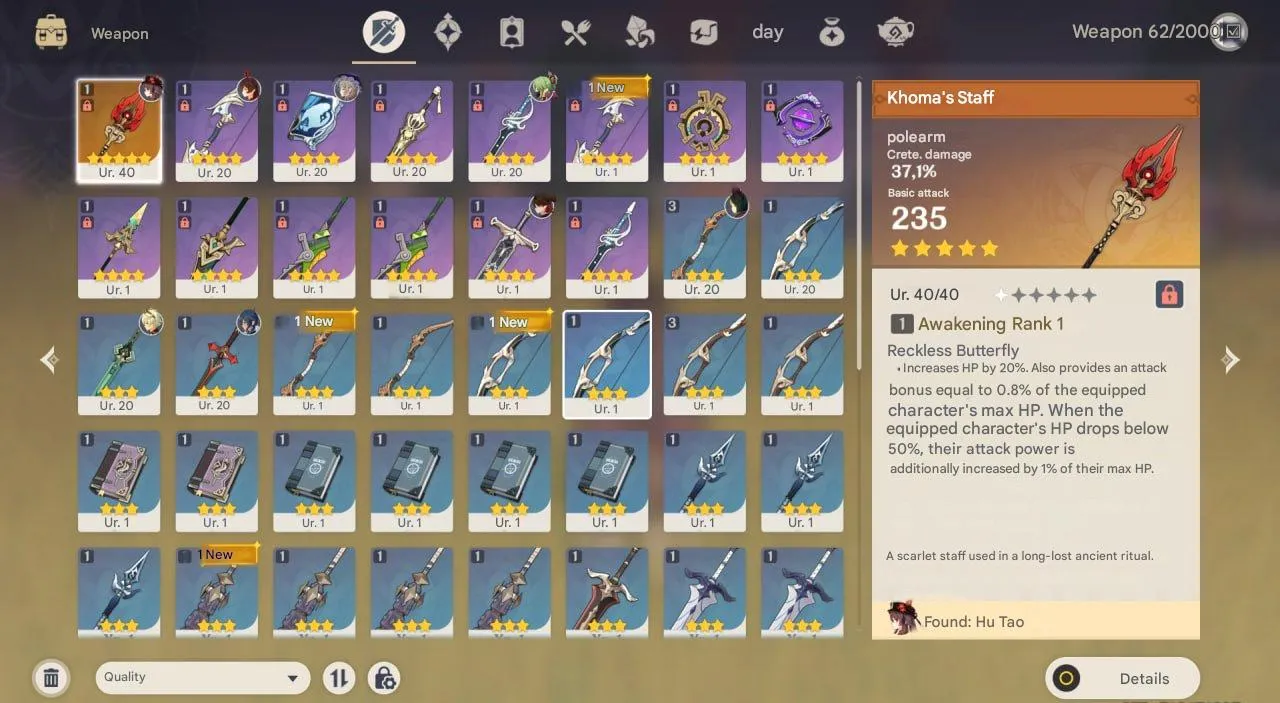Close the inventory with the top-right button
Viewport: 1280px width, 703px height.
tap(1228, 32)
